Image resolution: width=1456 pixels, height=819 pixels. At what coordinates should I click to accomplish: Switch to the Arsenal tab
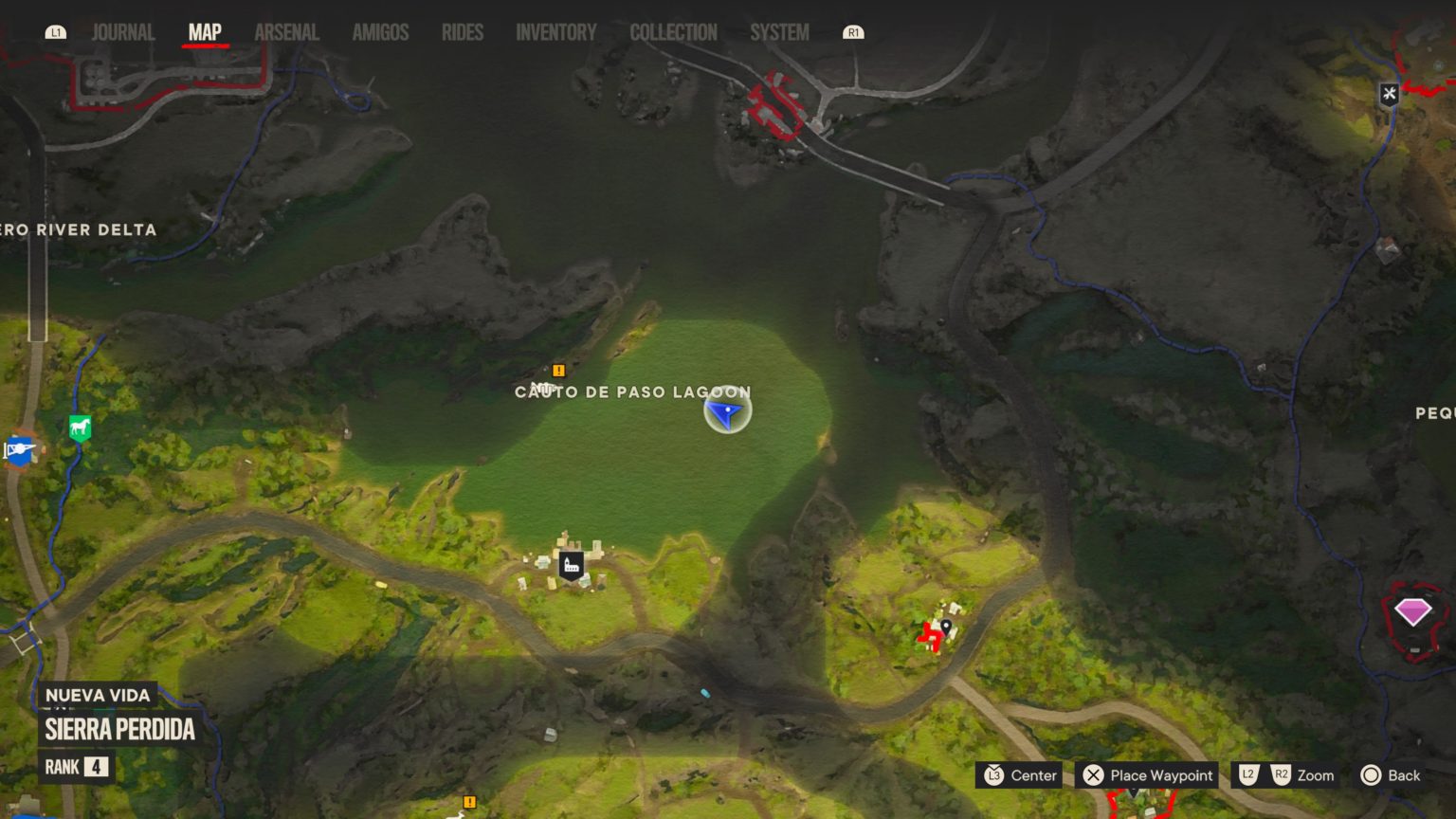(286, 31)
